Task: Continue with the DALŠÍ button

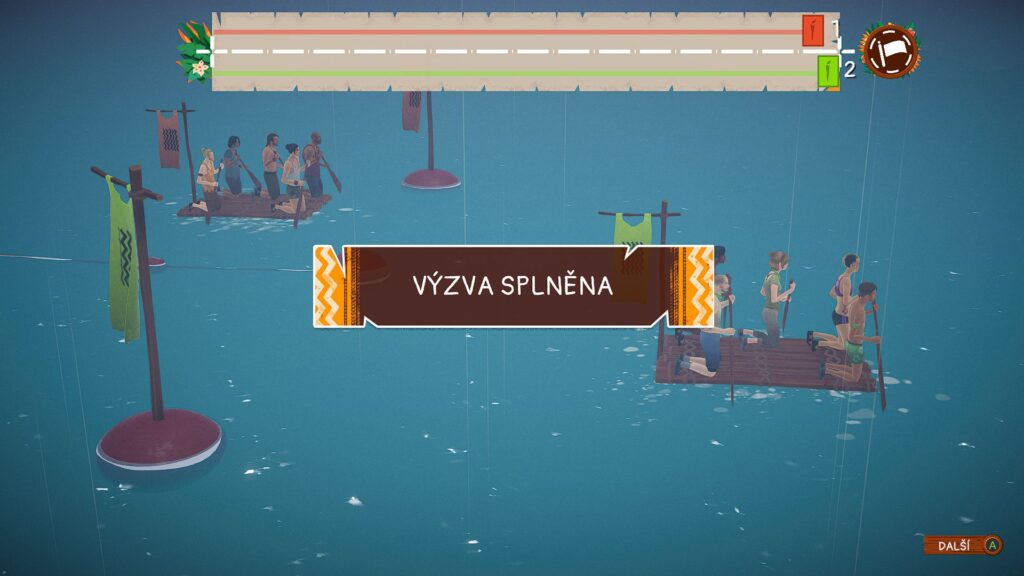Action: (962, 545)
